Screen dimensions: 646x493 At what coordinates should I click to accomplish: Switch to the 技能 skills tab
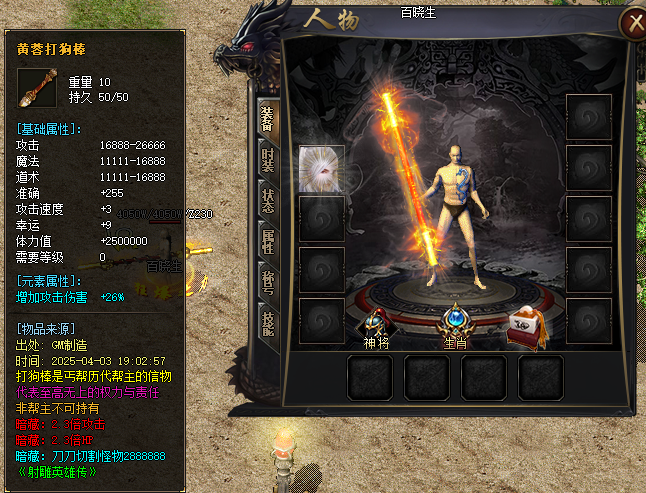[x=267, y=324]
